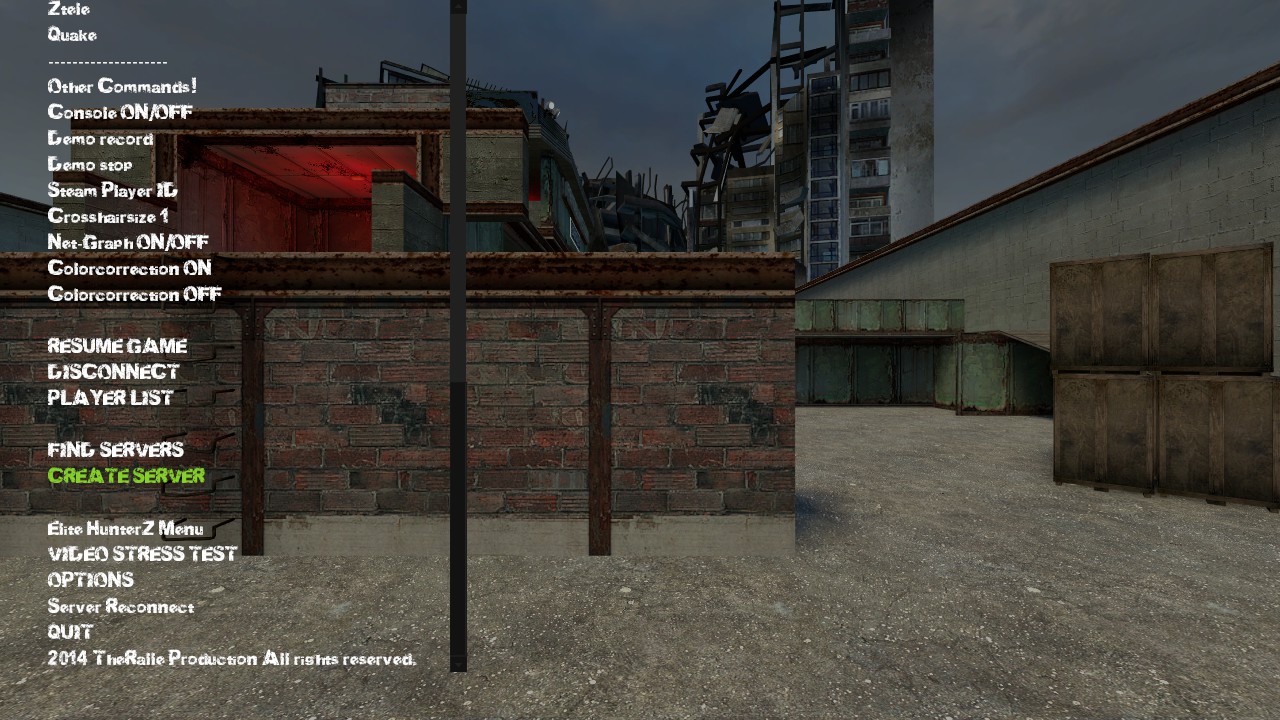Select the Quake menu entry
This screenshot has height=720, width=1280.
(x=72, y=35)
